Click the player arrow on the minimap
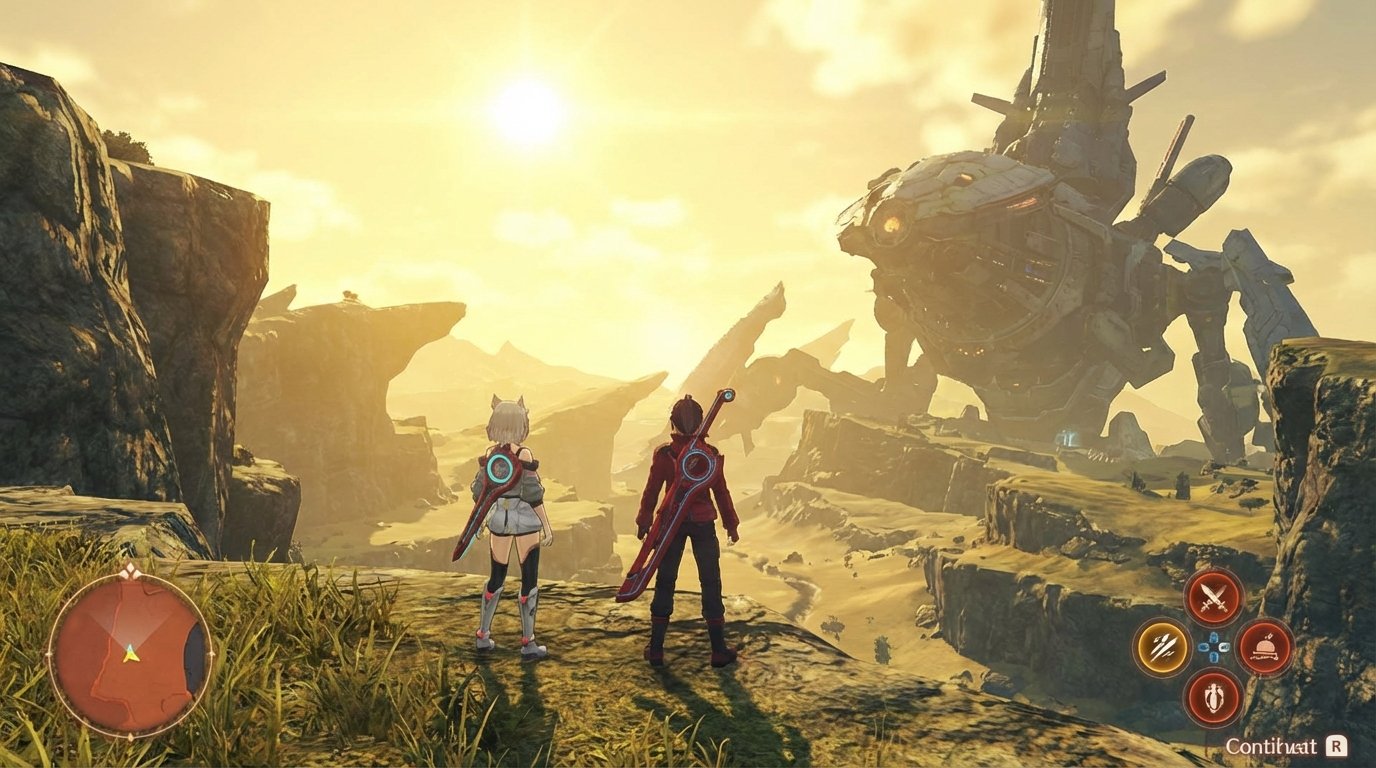The width and height of the screenshot is (1376, 768). (130, 655)
